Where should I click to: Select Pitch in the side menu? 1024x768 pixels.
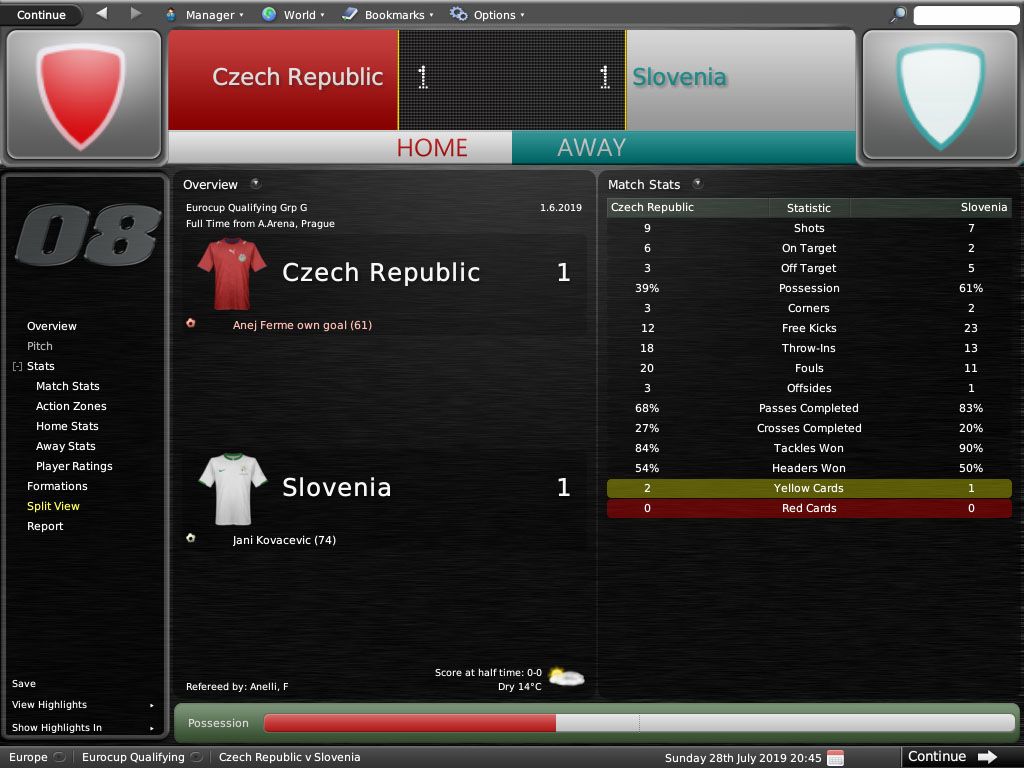coord(40,346)
